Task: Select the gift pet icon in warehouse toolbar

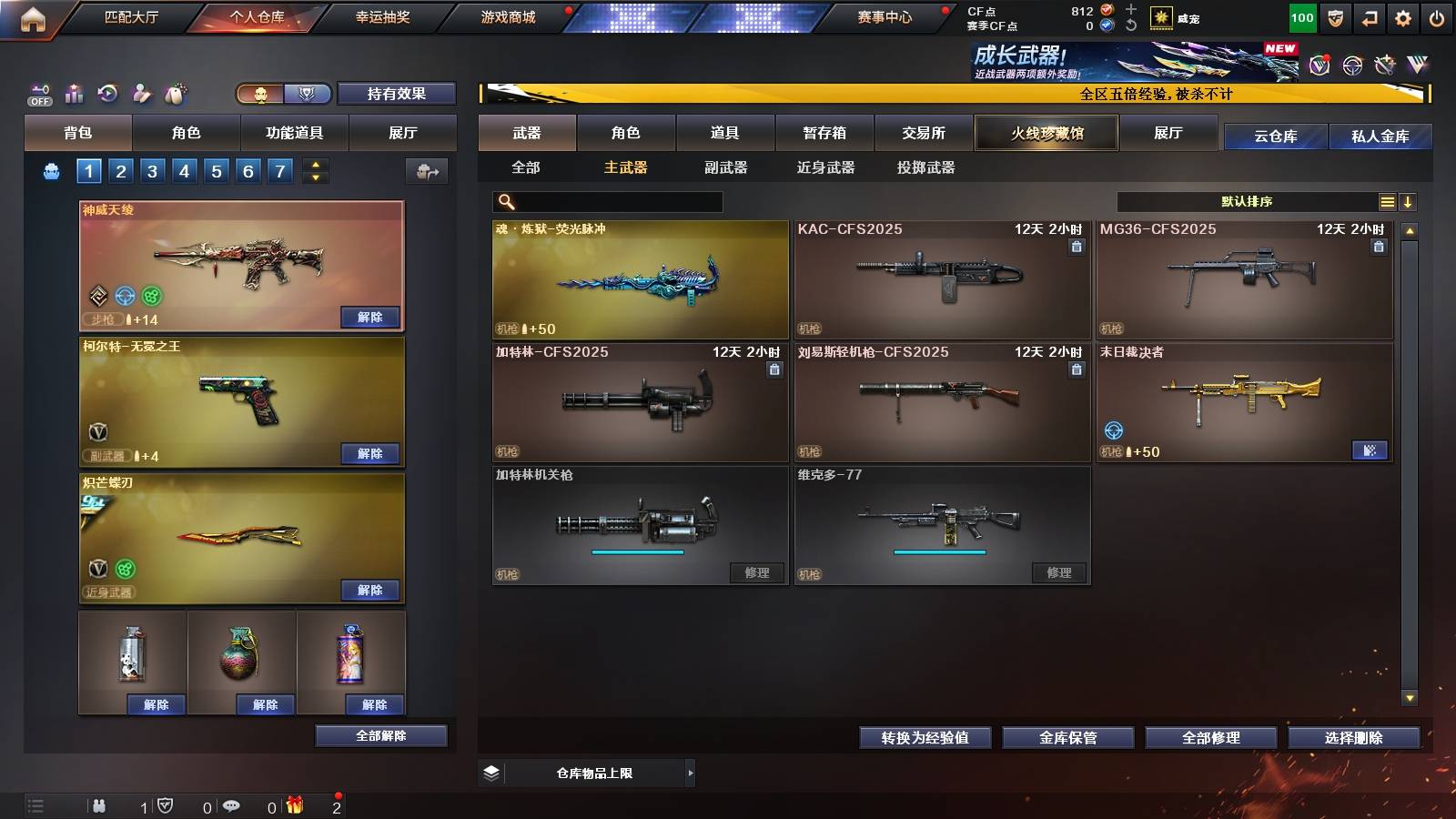Action: tap(176, 92)
